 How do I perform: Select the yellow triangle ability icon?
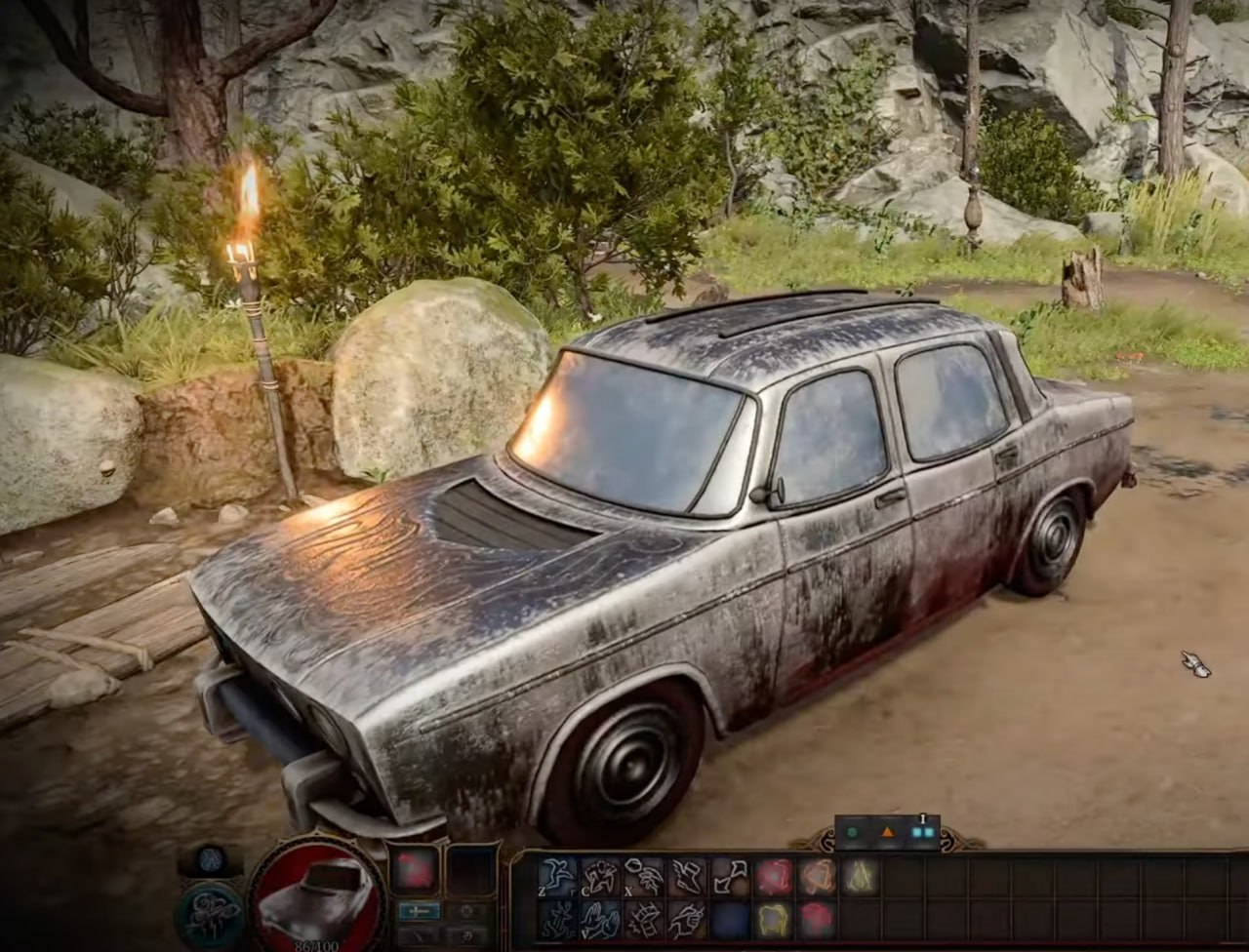click(860, 876)
